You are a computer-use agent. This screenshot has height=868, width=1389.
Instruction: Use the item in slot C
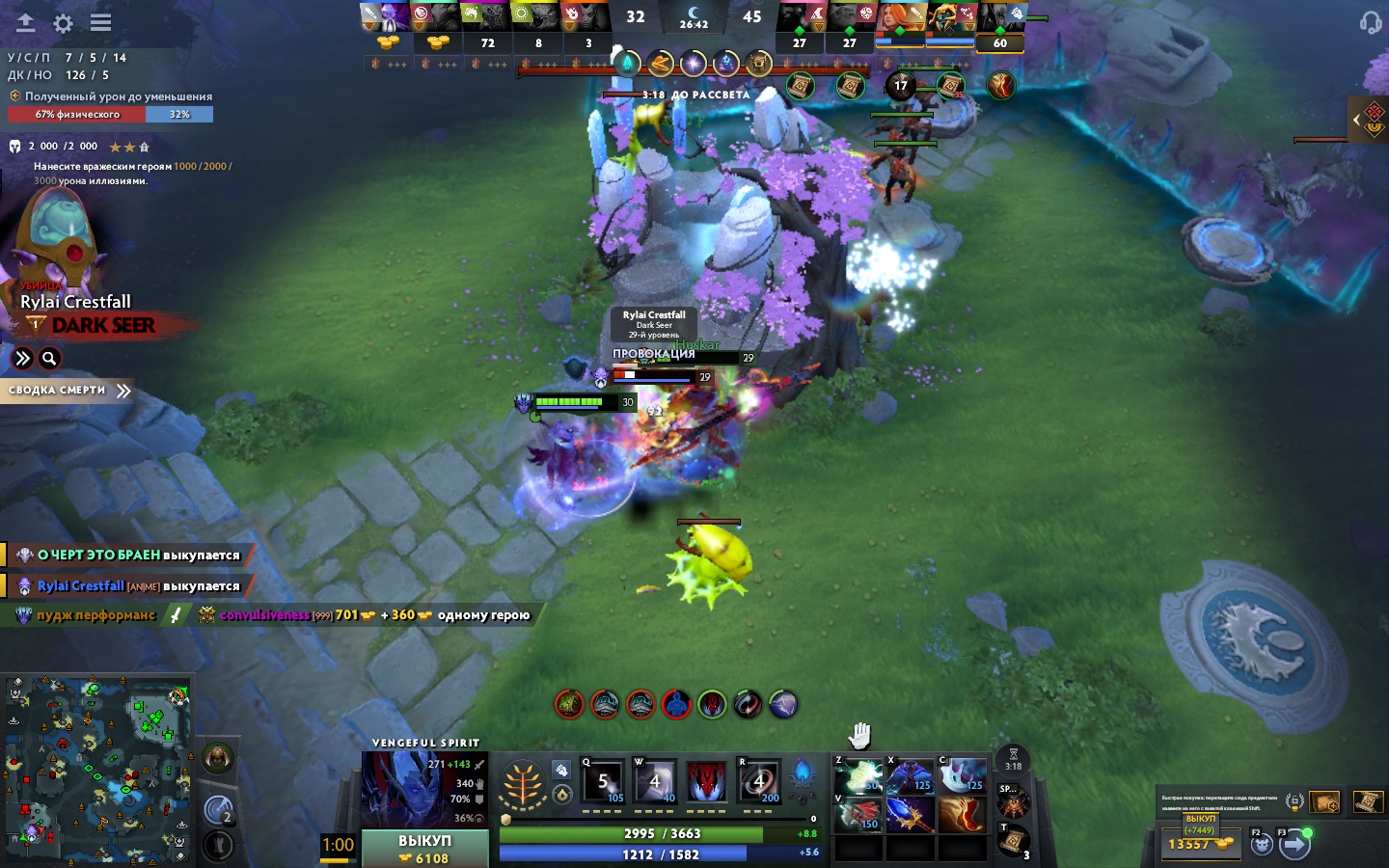(x=962, y=777)
